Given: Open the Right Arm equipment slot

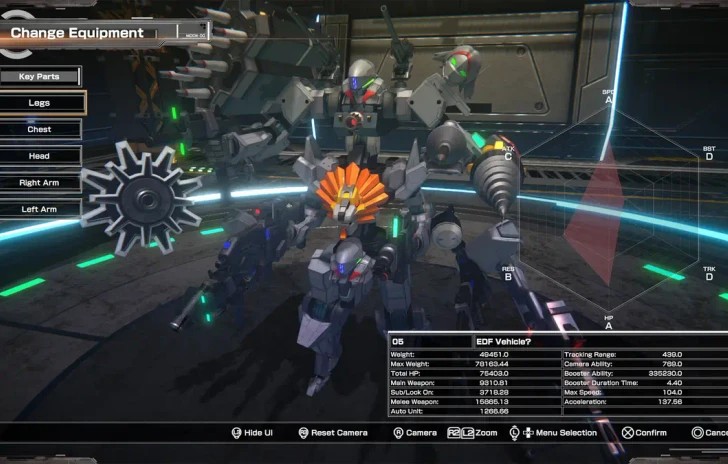Looking at the screenshot, I should click(x=40, y=183).
